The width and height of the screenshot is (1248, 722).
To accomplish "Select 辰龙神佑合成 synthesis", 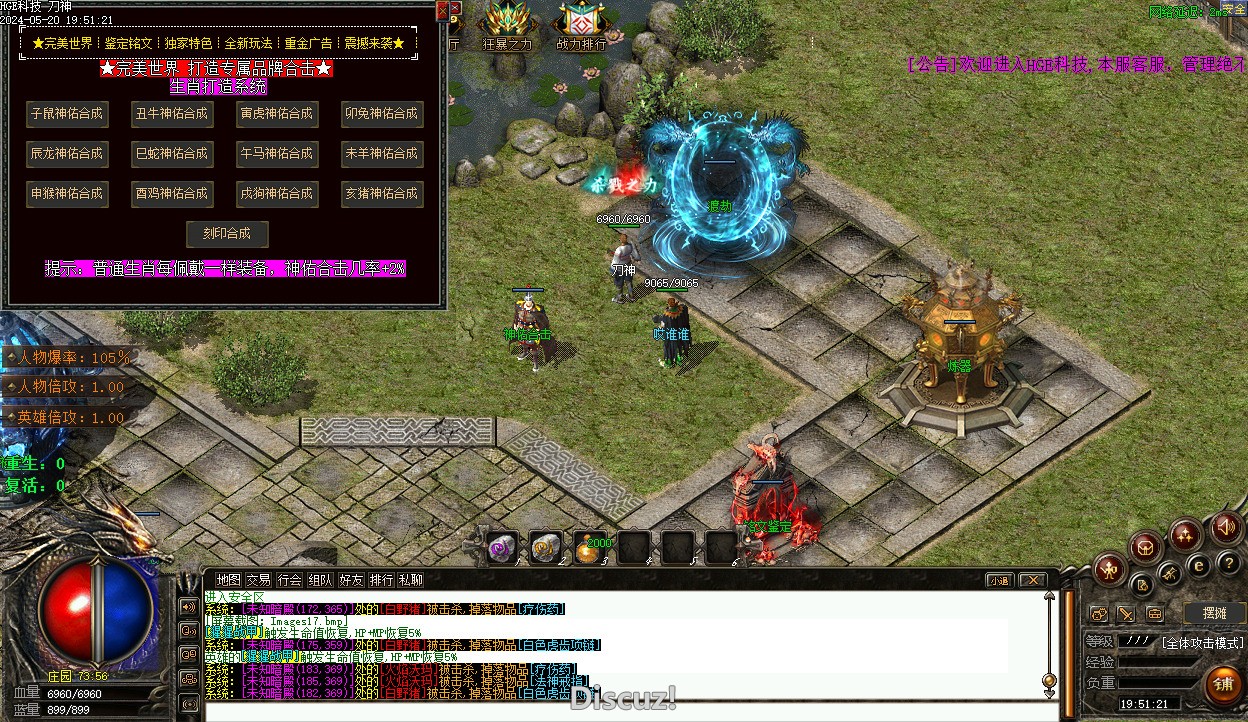I will click(x=67, y=154).
